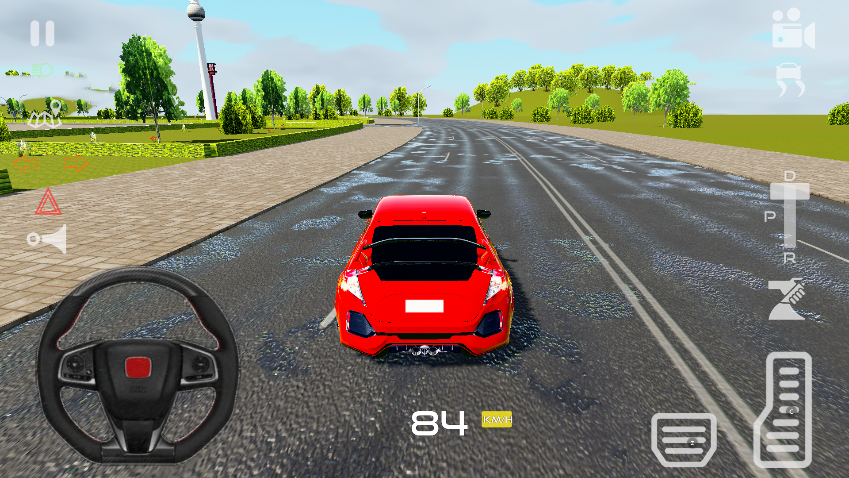Screen dimensions: 849x478
Task: Pause the game
Action: (42, 34)
